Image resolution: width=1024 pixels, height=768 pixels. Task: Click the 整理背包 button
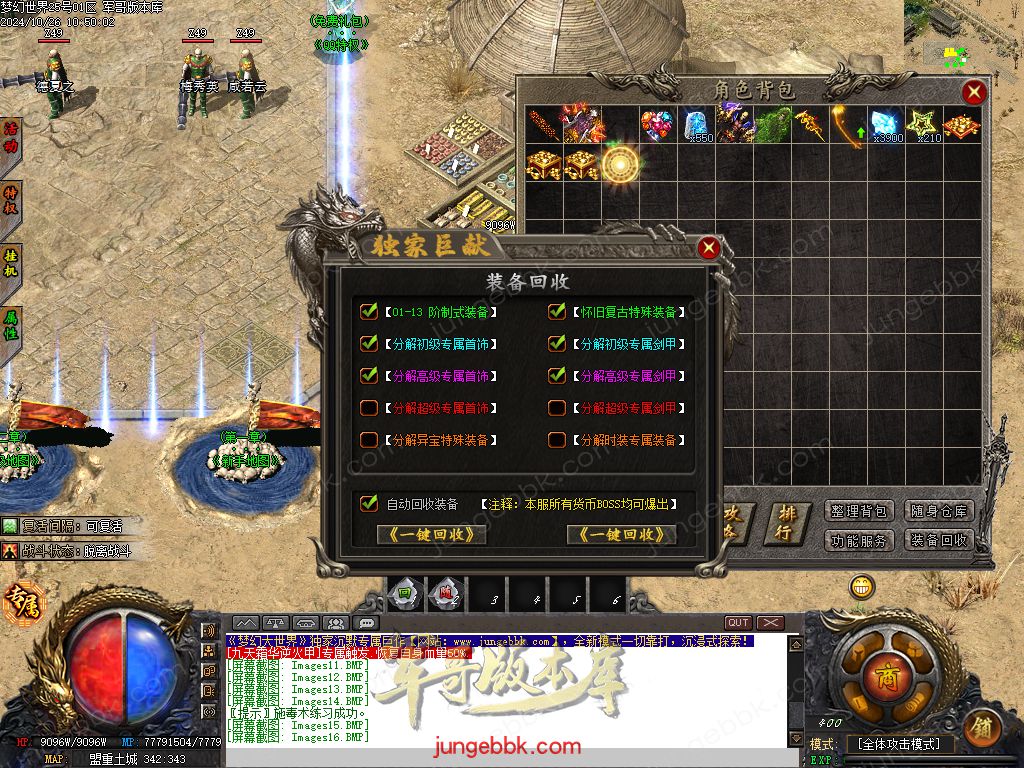[x=859, y=511]
